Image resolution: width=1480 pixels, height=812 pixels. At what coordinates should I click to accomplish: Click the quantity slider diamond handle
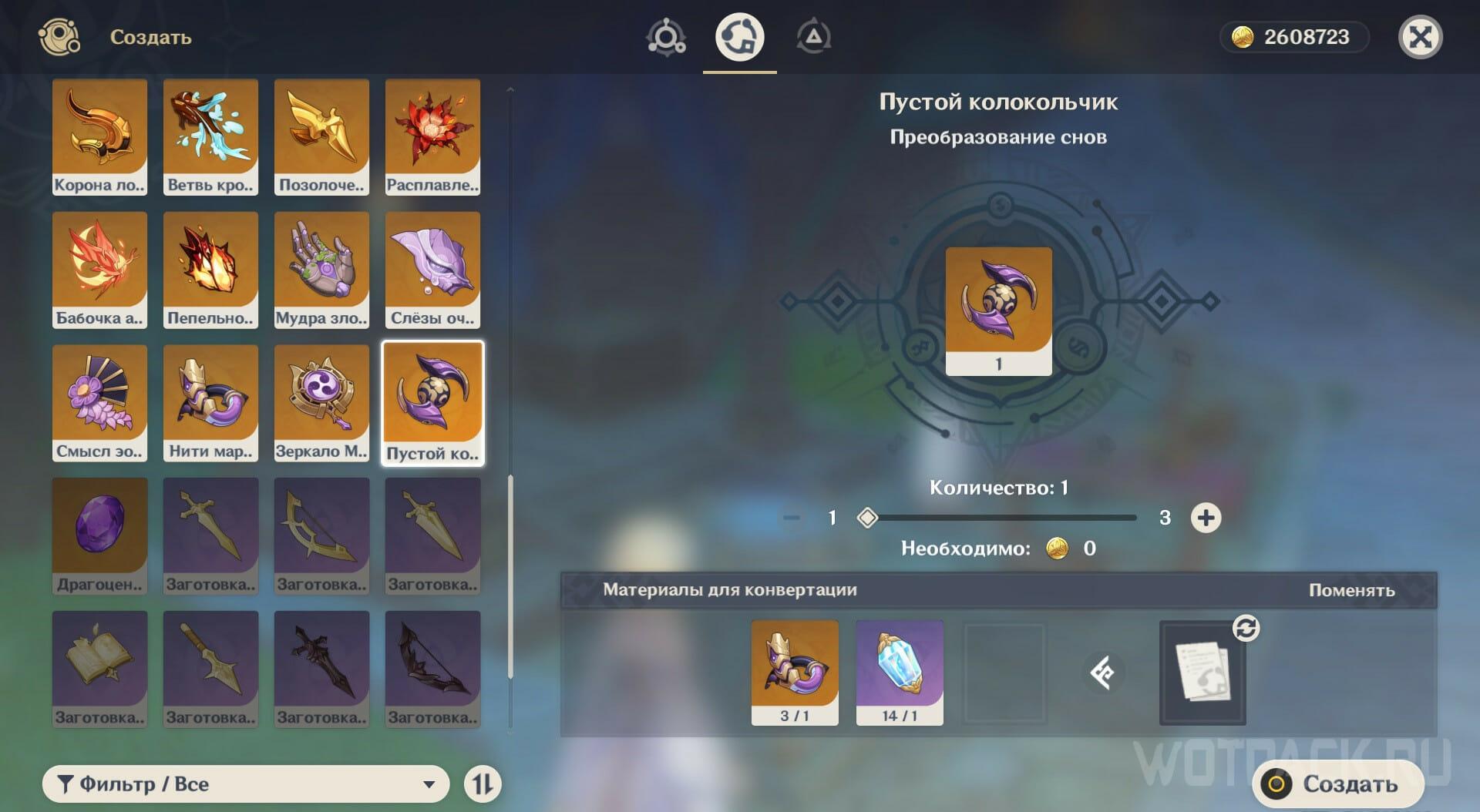(867, 518)
